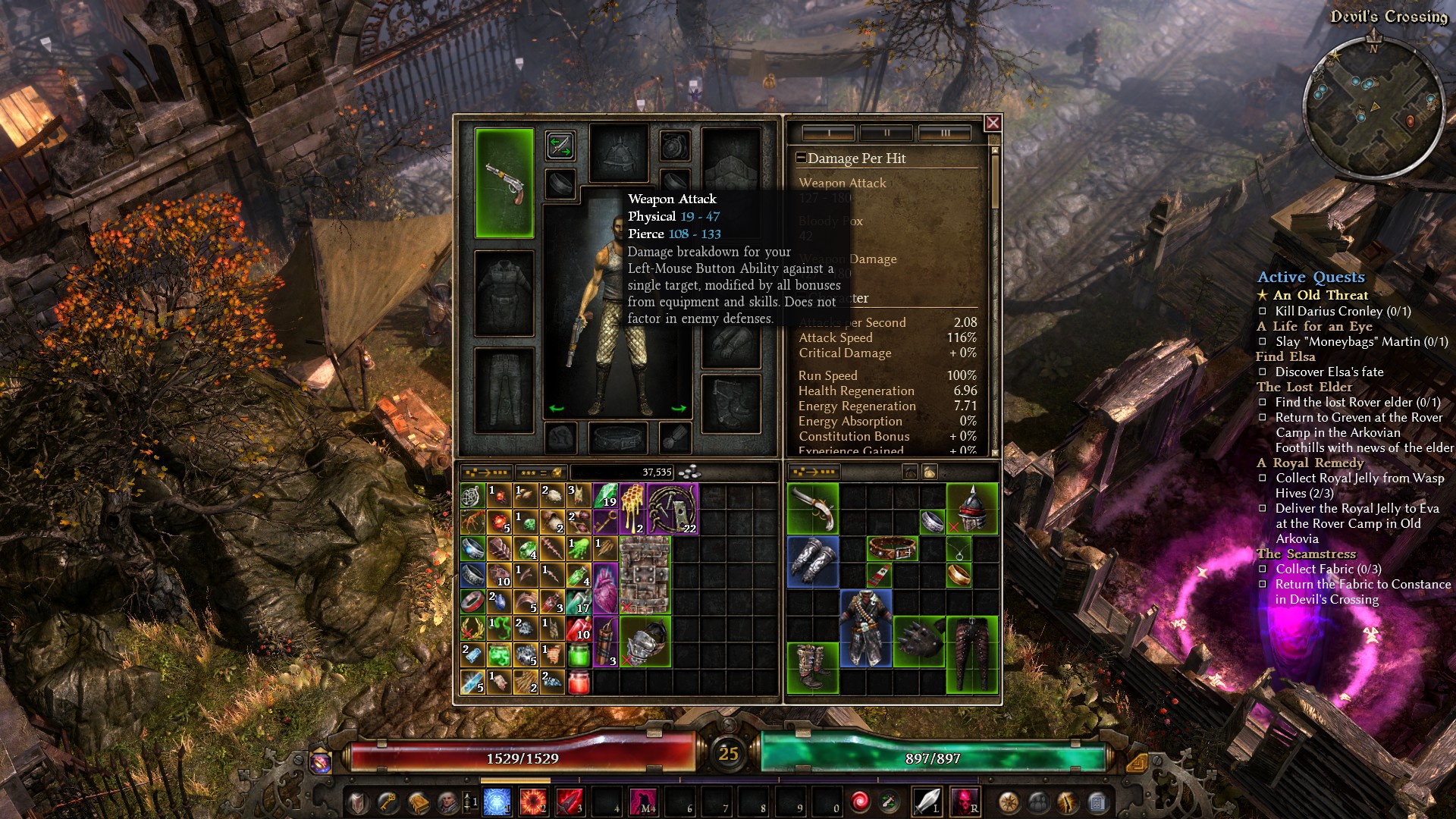Open the compass icon at the bottom right
Screen dimensions: 1456x819
coord(1009,802)
